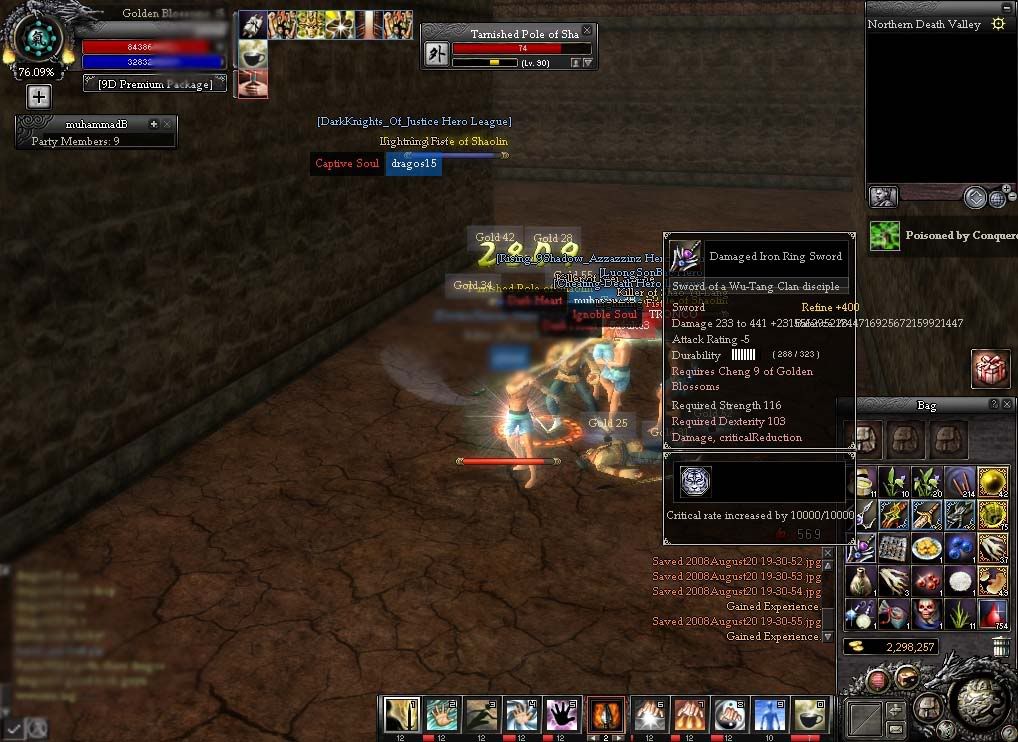Close the Tarnished Pole target frame
The height and width of the screenshot is (742, 1018).
click(x=588, y=31)
